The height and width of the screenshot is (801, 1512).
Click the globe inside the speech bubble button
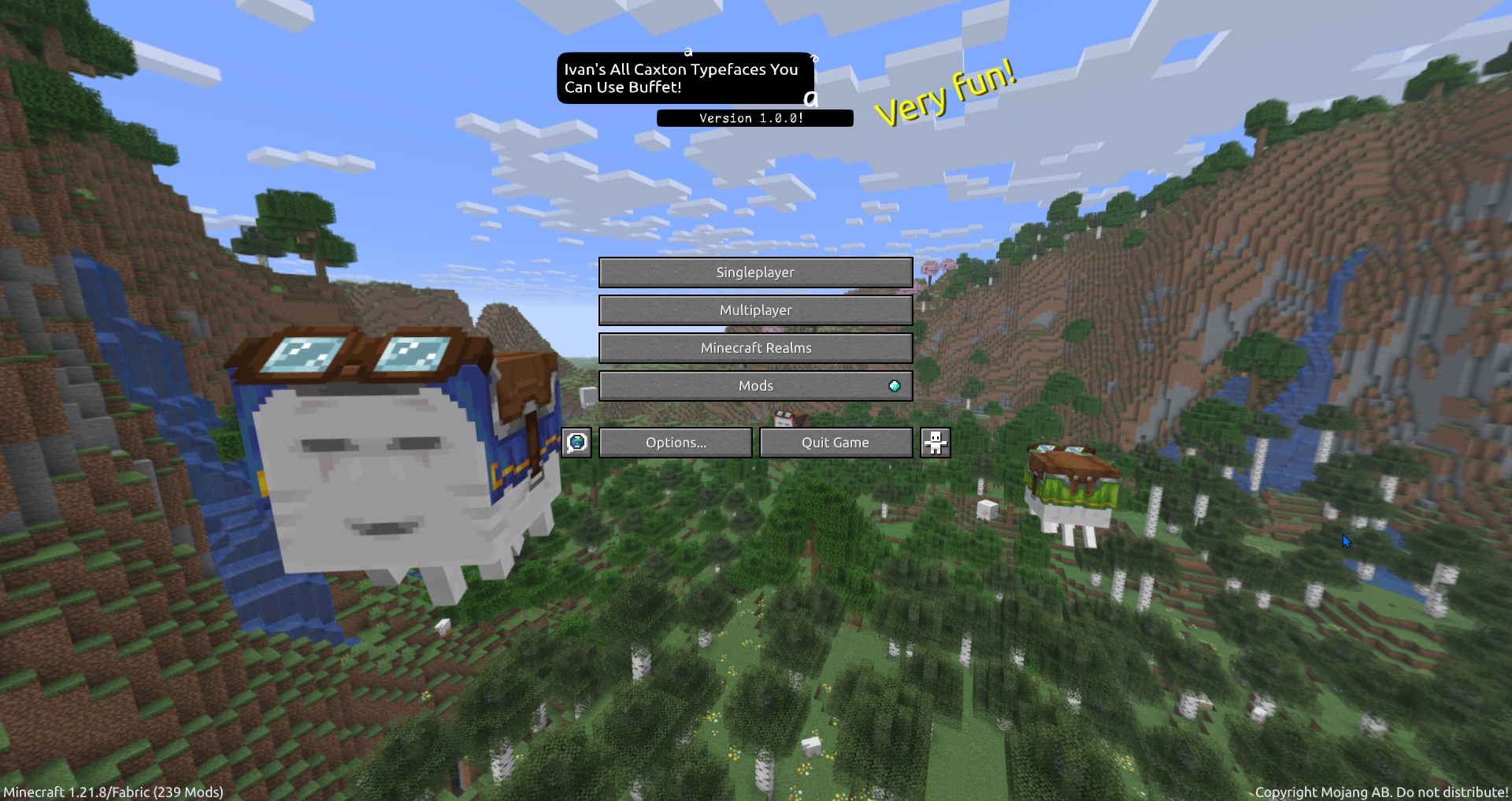point(576,442)
